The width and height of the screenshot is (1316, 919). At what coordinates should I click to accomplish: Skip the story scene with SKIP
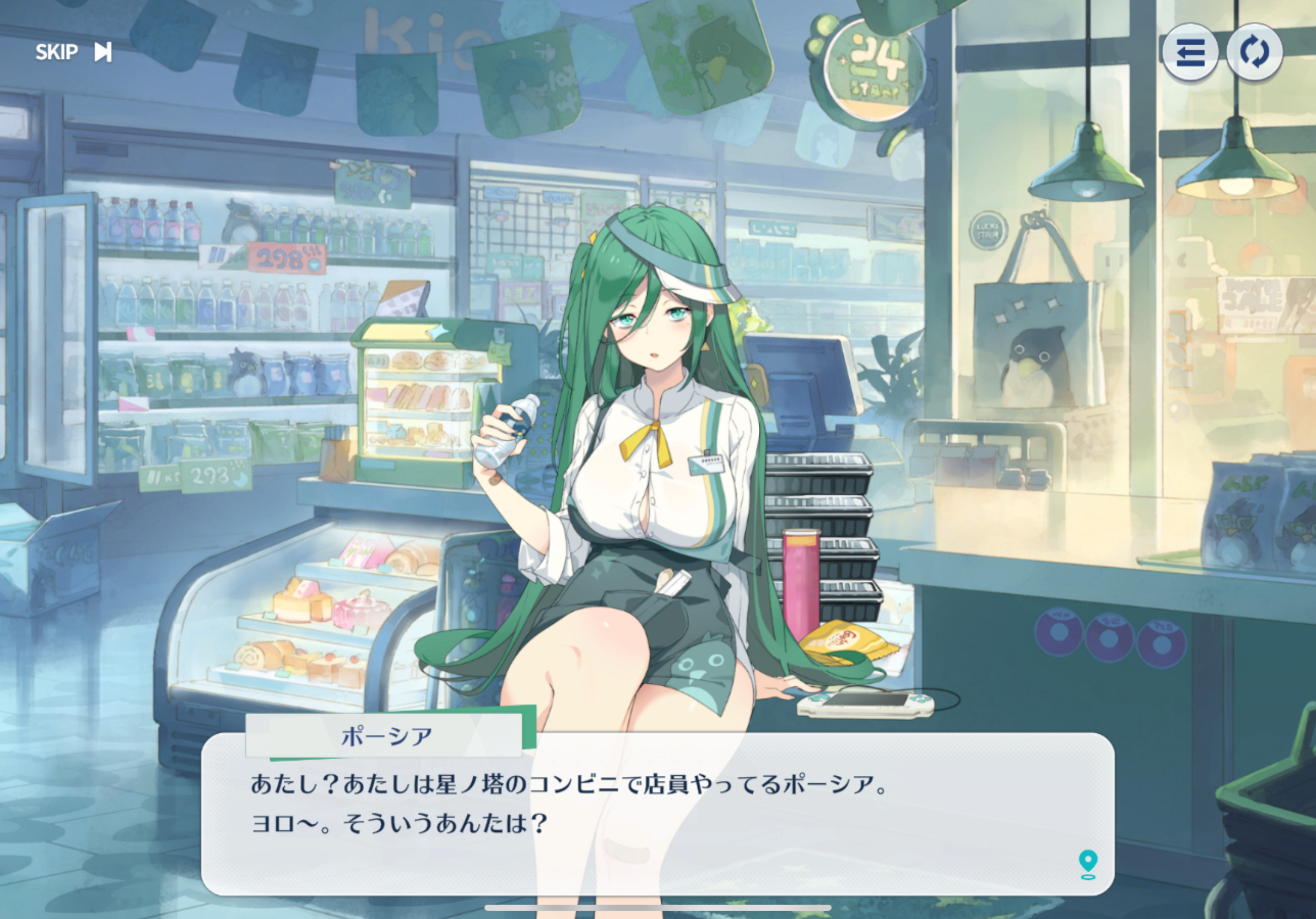tap(73, 52)
